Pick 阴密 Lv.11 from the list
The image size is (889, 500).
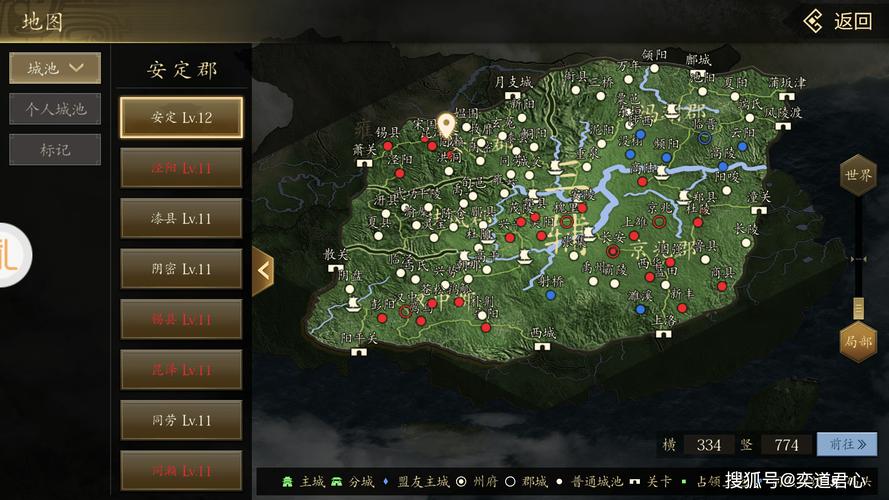(x=181, y=269)
